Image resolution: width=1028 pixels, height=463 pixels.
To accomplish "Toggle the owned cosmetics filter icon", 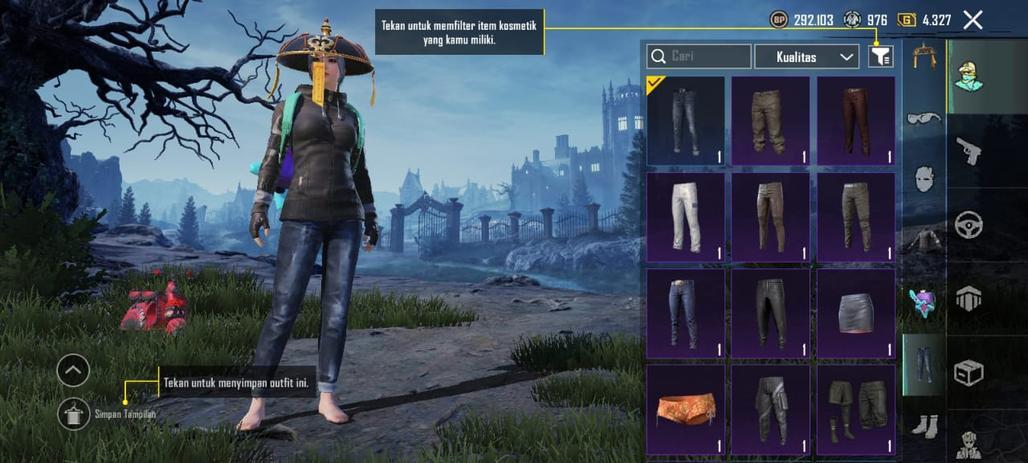I will point(880,57).
